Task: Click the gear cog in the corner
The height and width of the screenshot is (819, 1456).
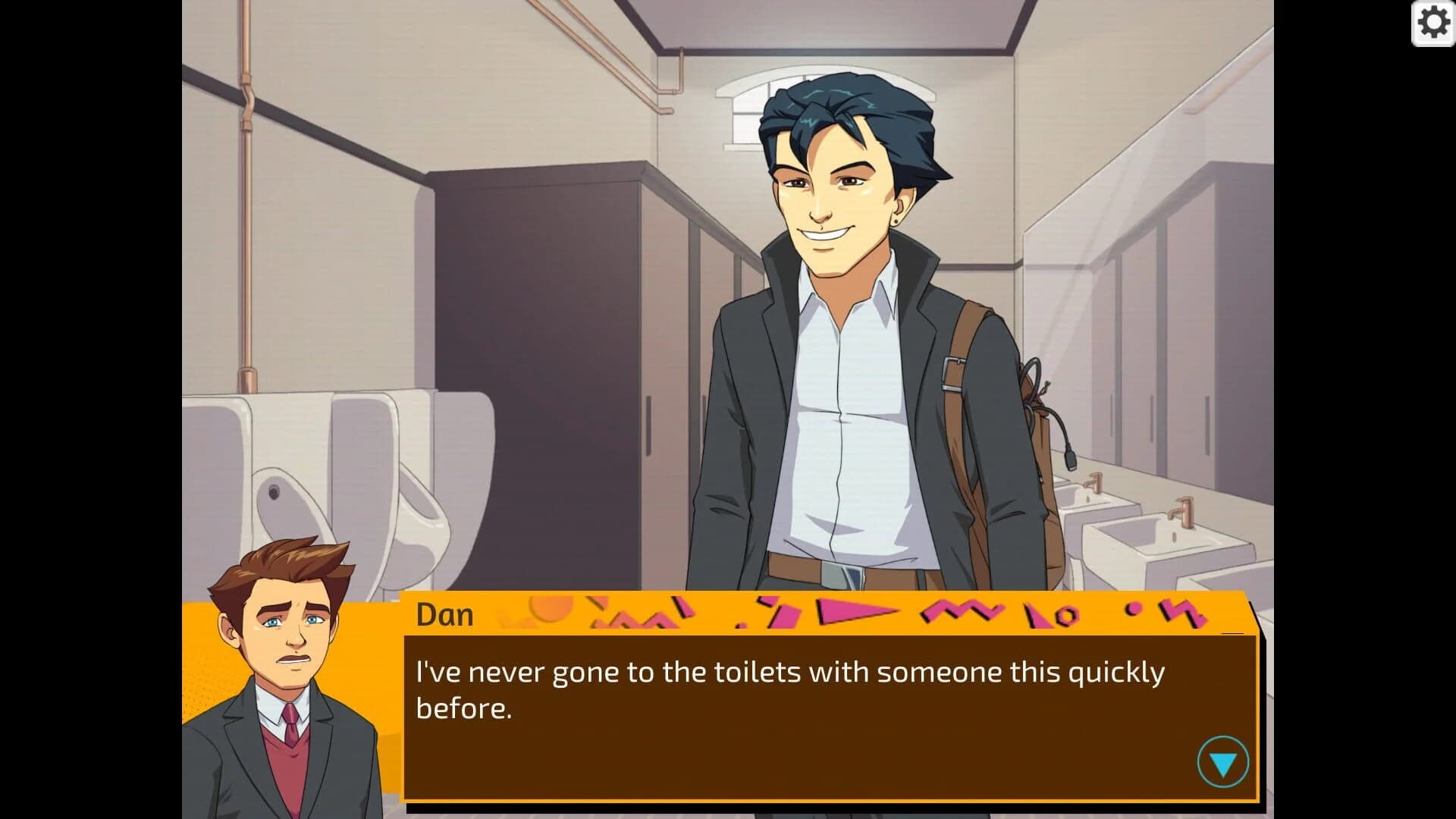Action: coord(1435,24)
